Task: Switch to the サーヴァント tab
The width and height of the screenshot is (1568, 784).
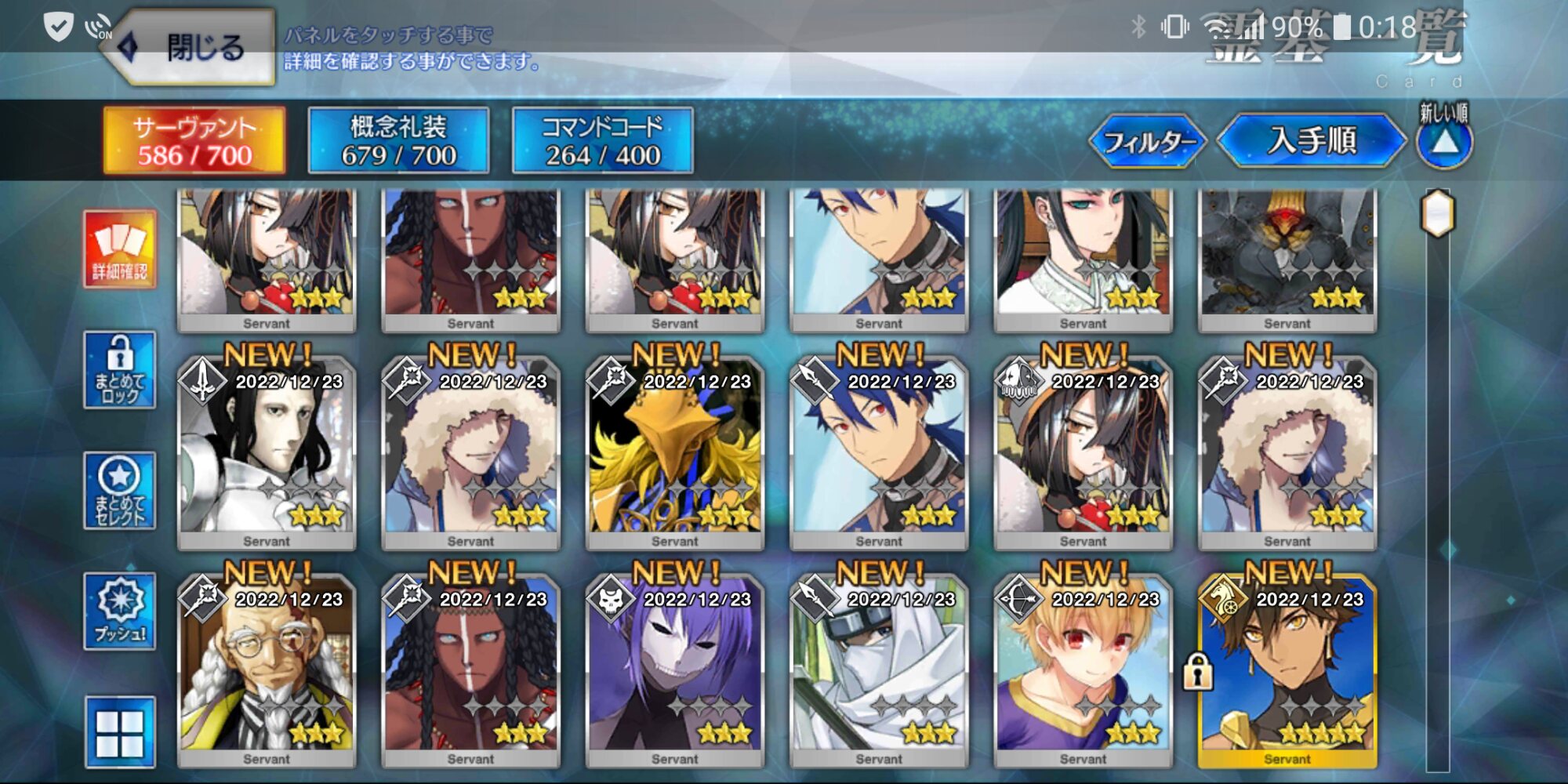Action: [x=194, y=141]
